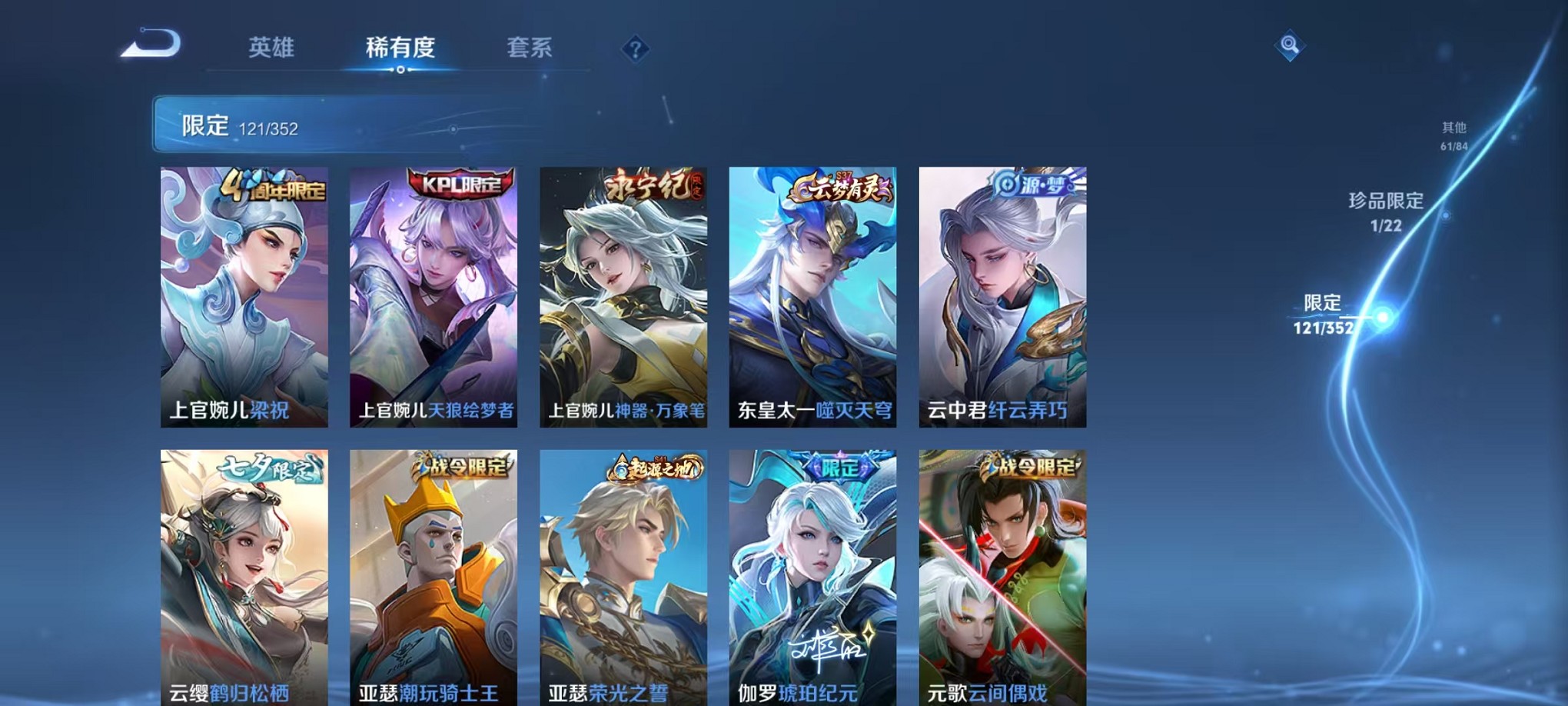The width and height of the screenshot is (1568, 706).
Task: Open the help question mark icon
Action: point(635,49)
